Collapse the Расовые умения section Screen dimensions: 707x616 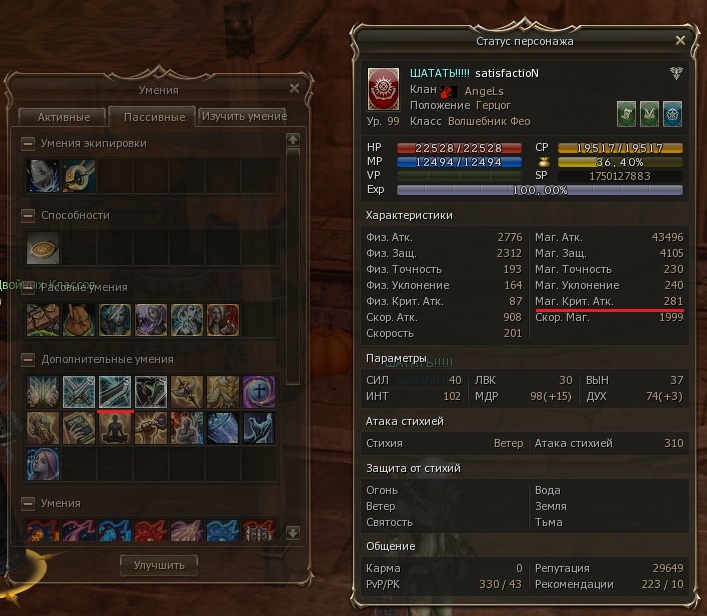coord(28,287)
